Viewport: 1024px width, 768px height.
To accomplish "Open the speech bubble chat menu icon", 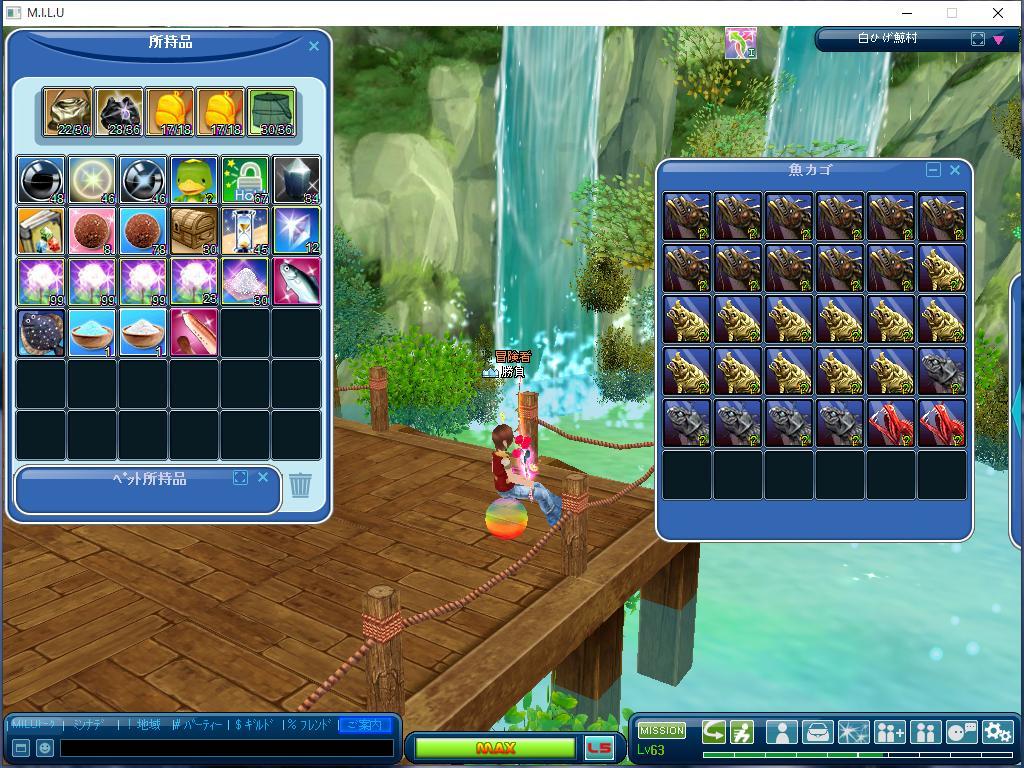I will 961,732.
